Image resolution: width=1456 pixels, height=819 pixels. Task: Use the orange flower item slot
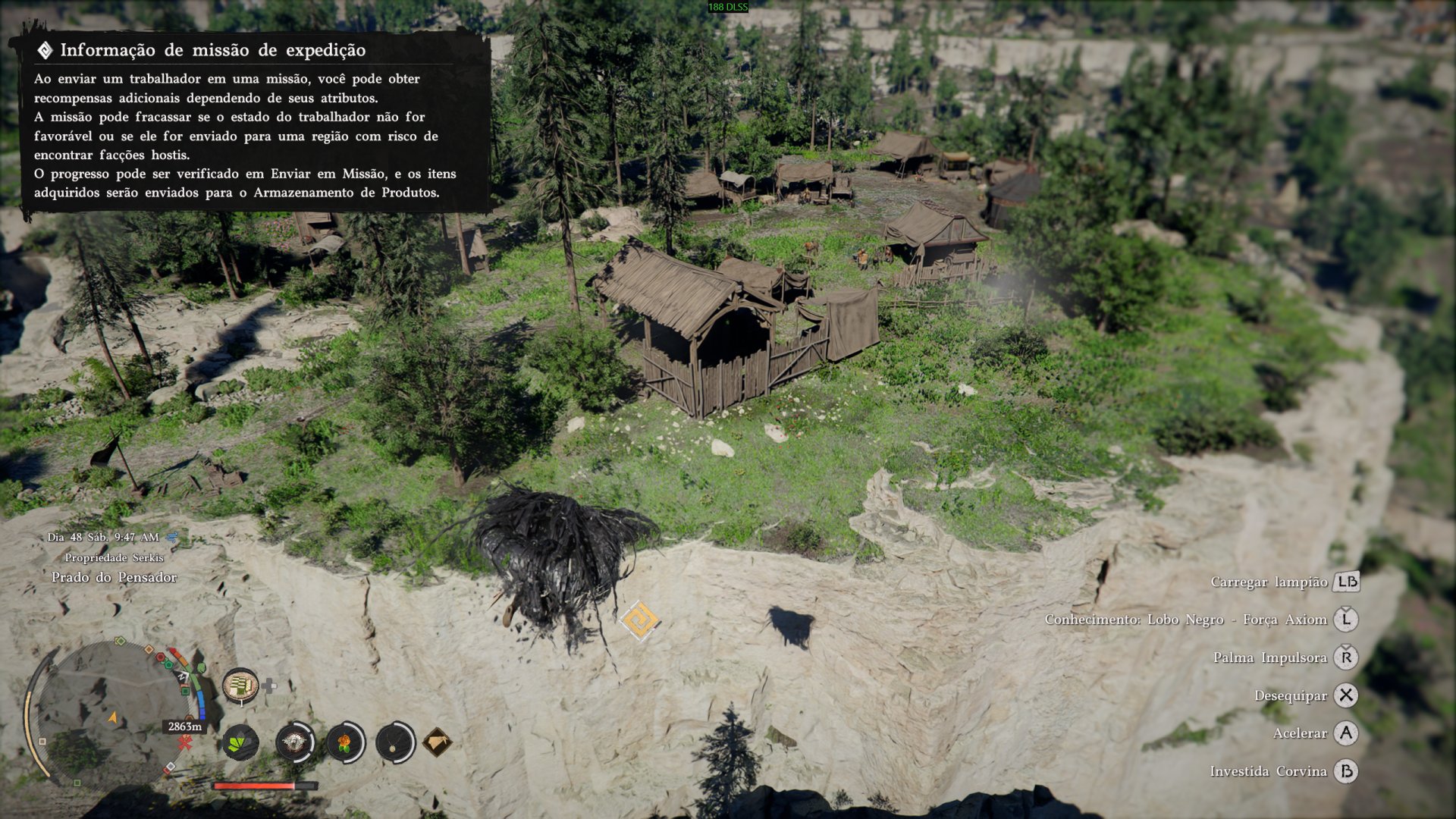(345, 742)
